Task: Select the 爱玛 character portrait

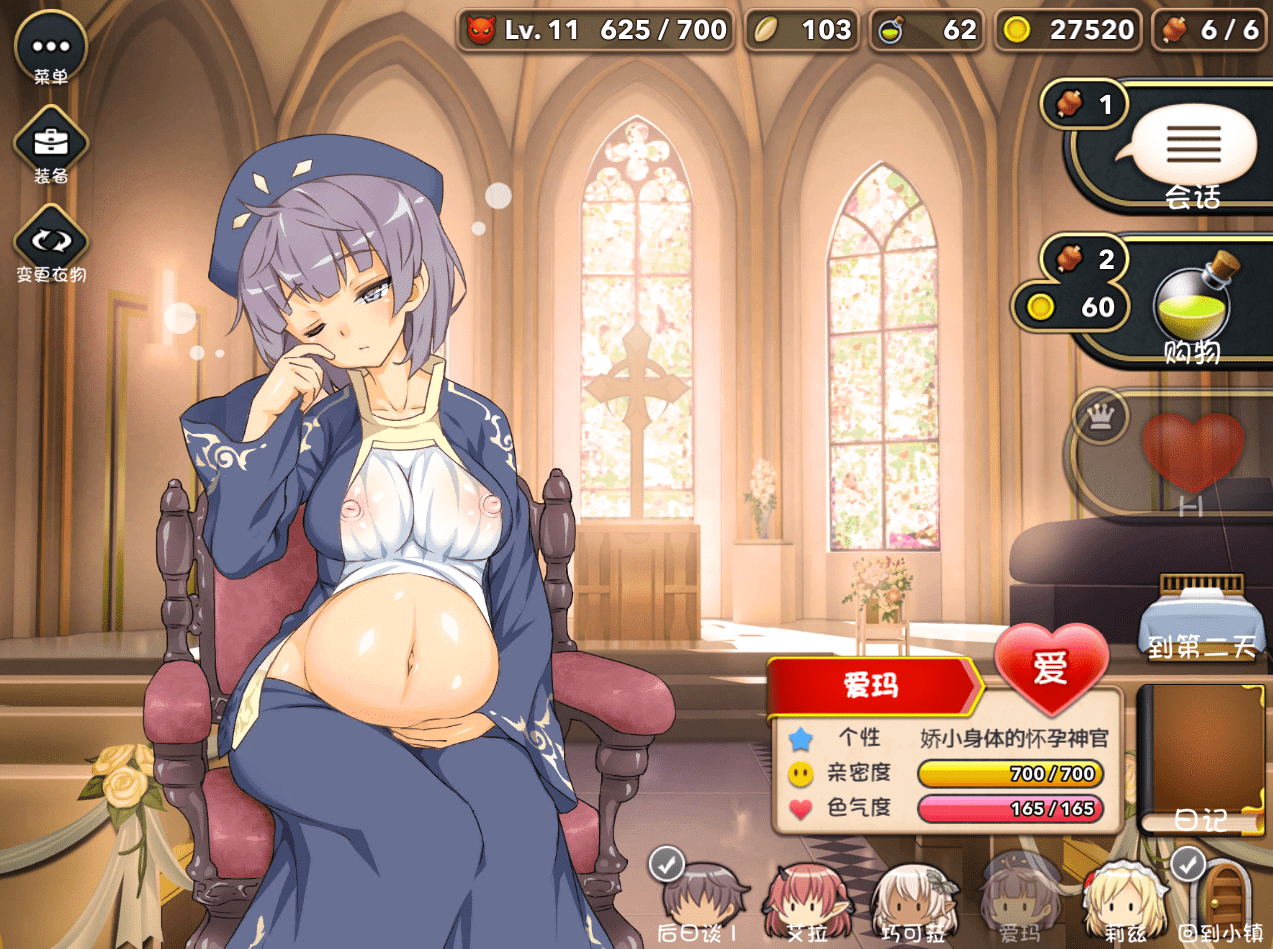Action: pos(1019,897)
